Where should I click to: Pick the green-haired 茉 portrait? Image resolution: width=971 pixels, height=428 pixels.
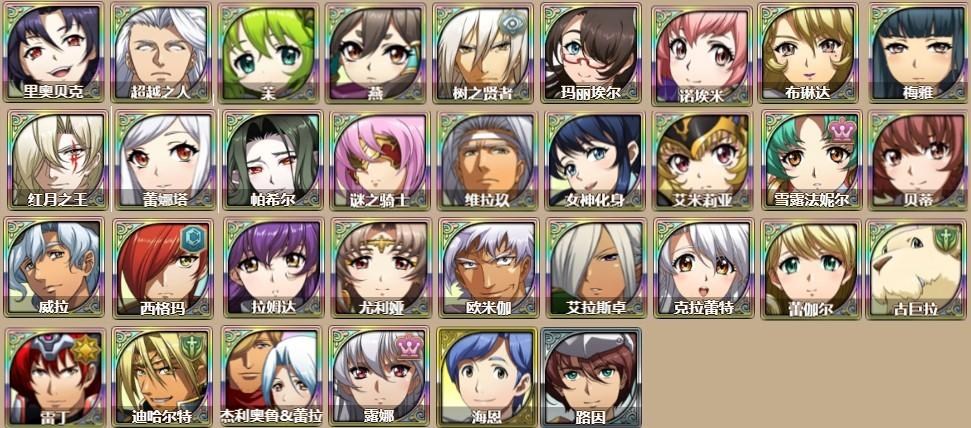click(268, 50)
